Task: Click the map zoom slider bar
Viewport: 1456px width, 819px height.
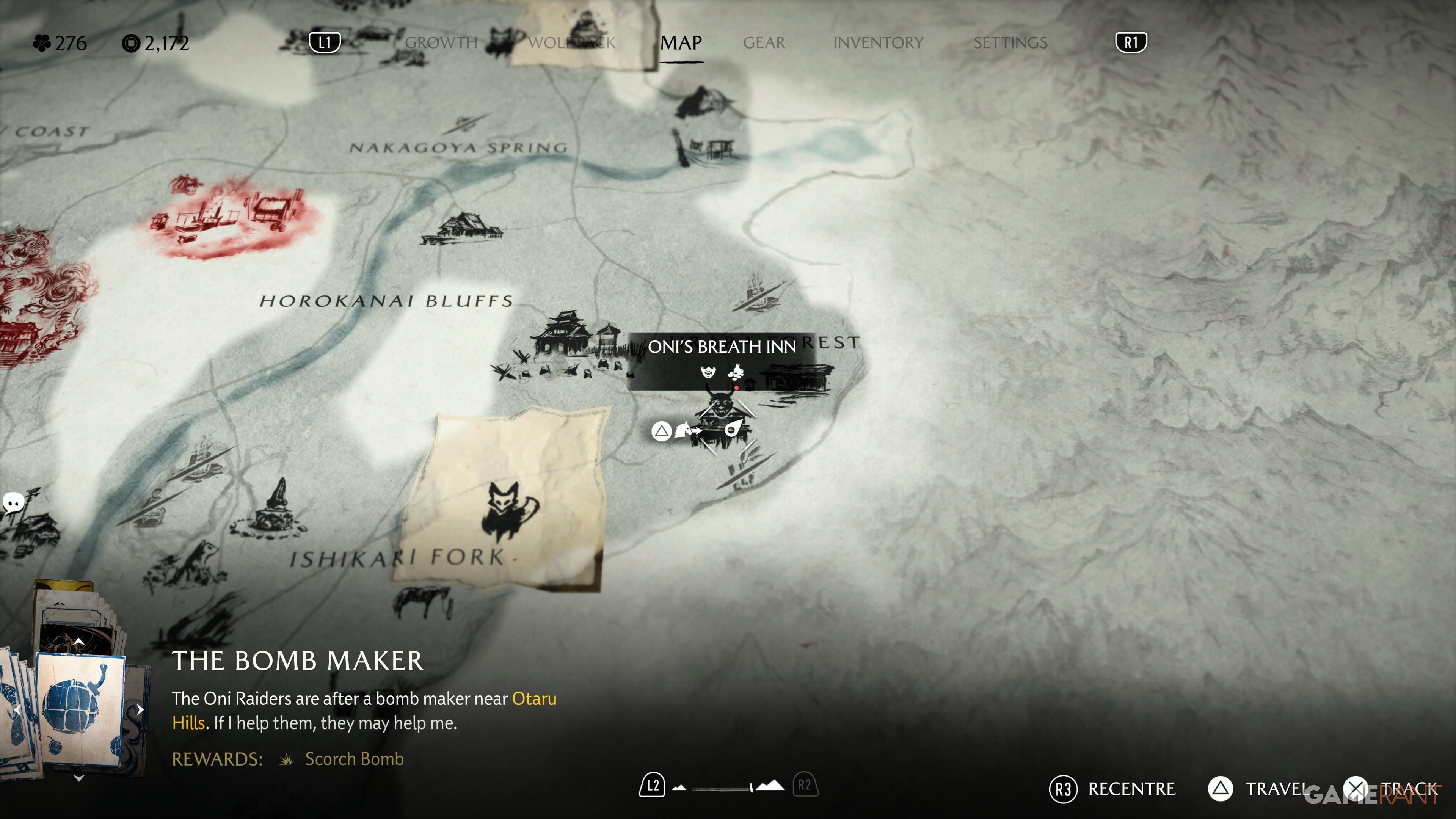Action: click(x=721, y=788)
